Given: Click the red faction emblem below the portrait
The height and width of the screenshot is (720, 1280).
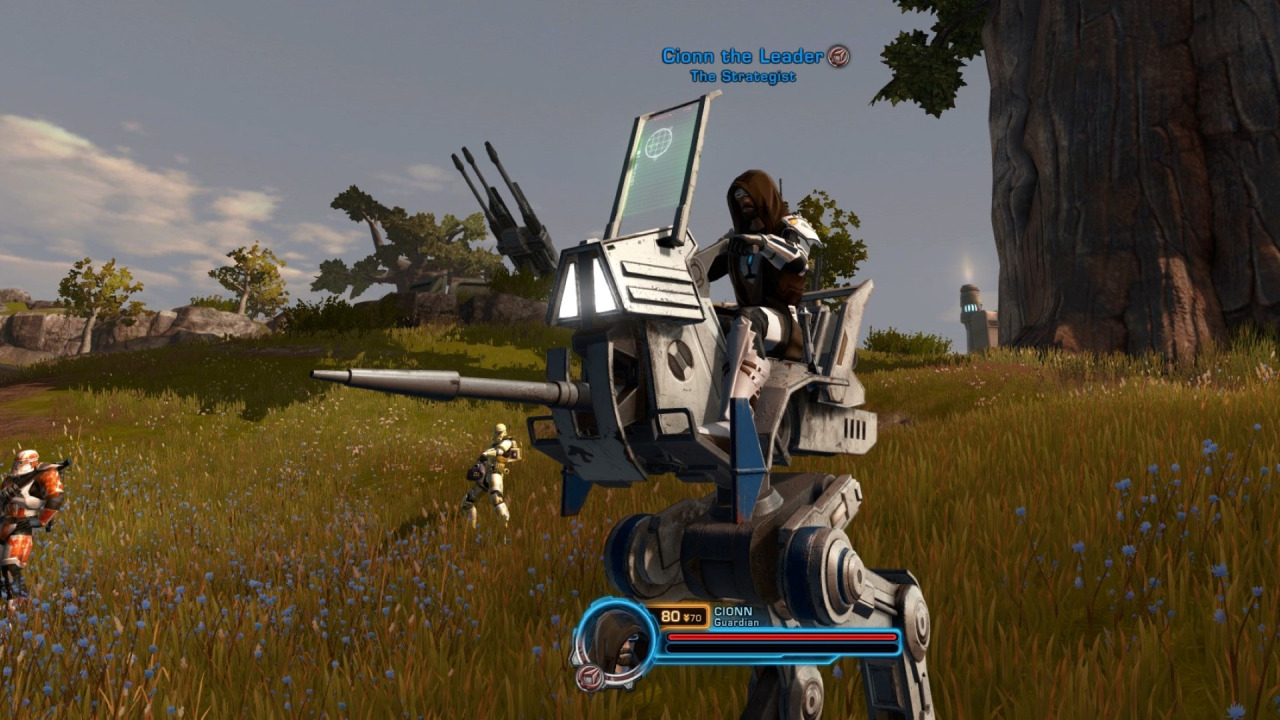Looking at the screenshot, I should tap(590, 677).
